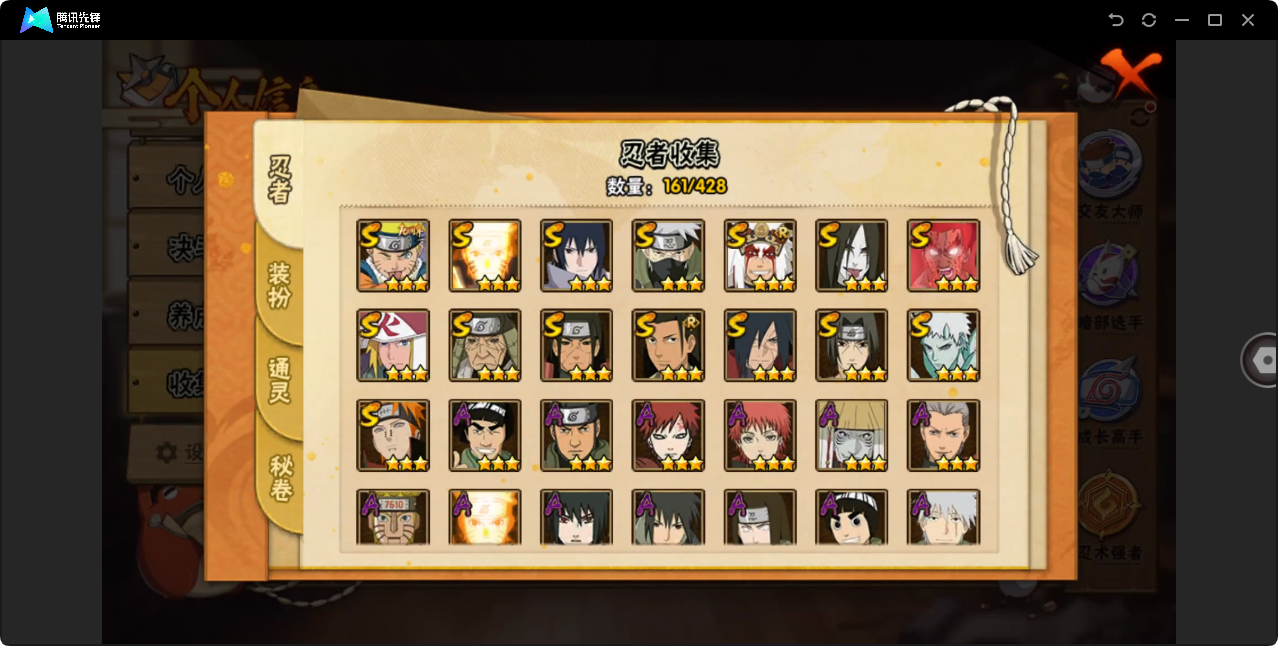
Task: Choose the long-haired Madara portrait
Action: (x=760, y=346)
